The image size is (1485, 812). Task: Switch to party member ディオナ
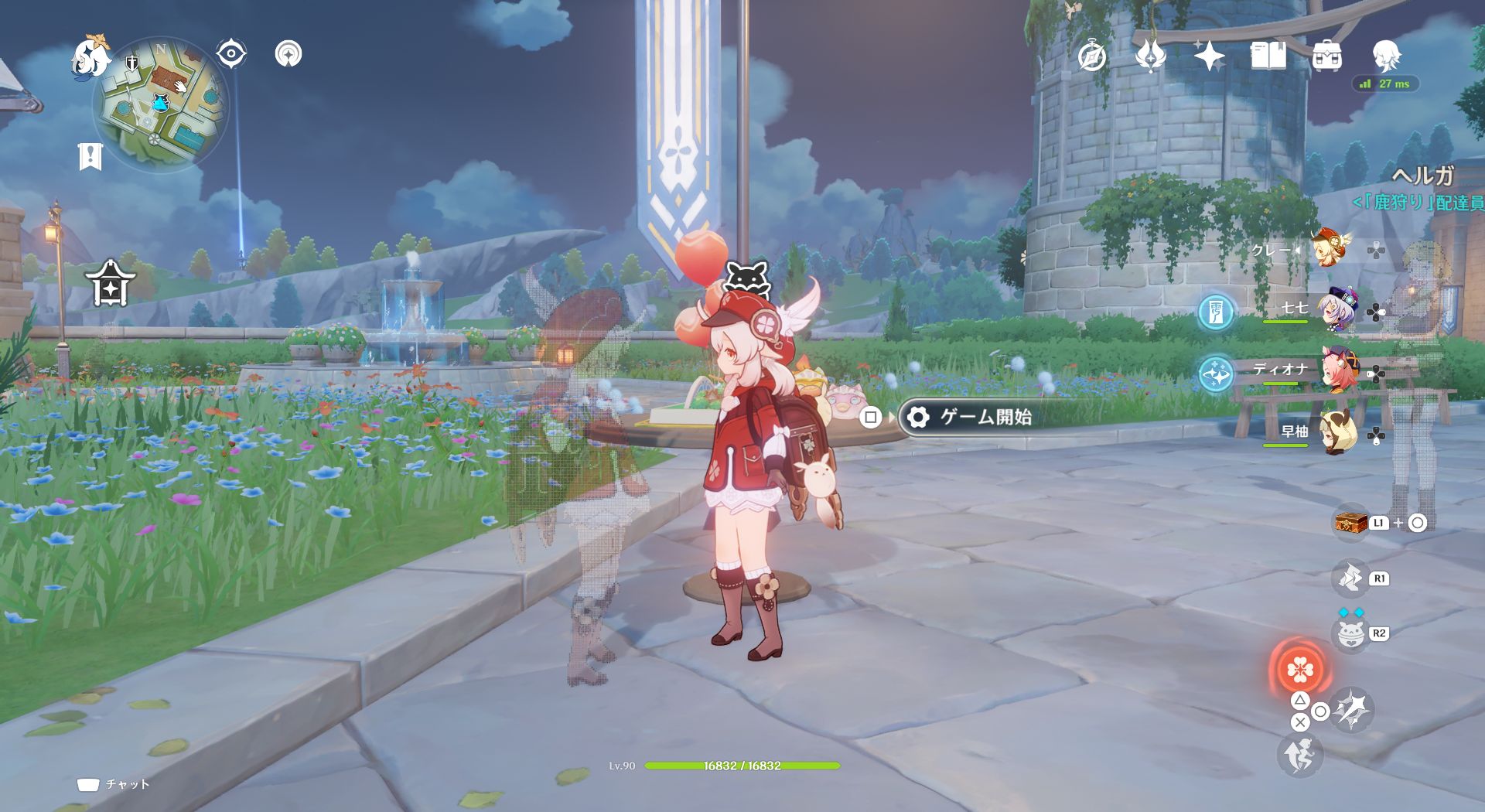(x=1338, y=372)
